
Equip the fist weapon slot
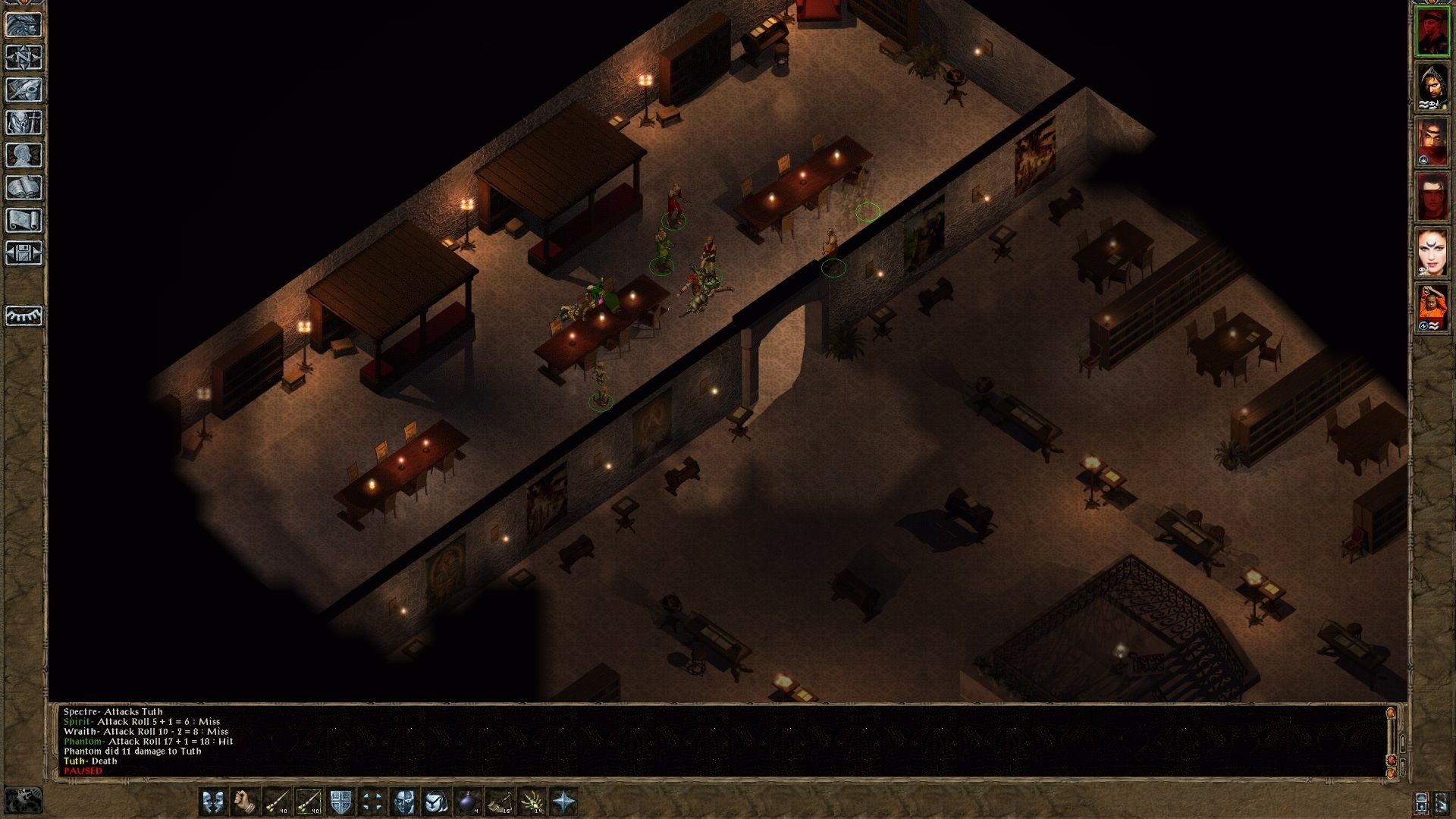click(x=244, y=802)
